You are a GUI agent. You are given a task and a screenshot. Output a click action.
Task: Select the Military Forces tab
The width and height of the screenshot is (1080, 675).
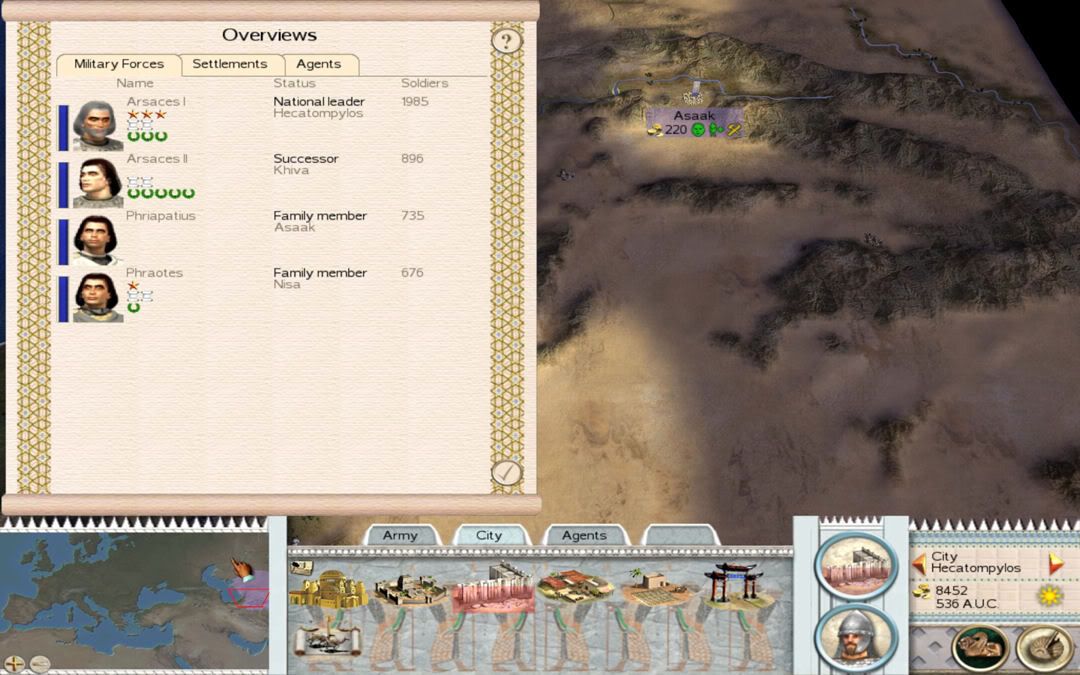tap(119, 64)
